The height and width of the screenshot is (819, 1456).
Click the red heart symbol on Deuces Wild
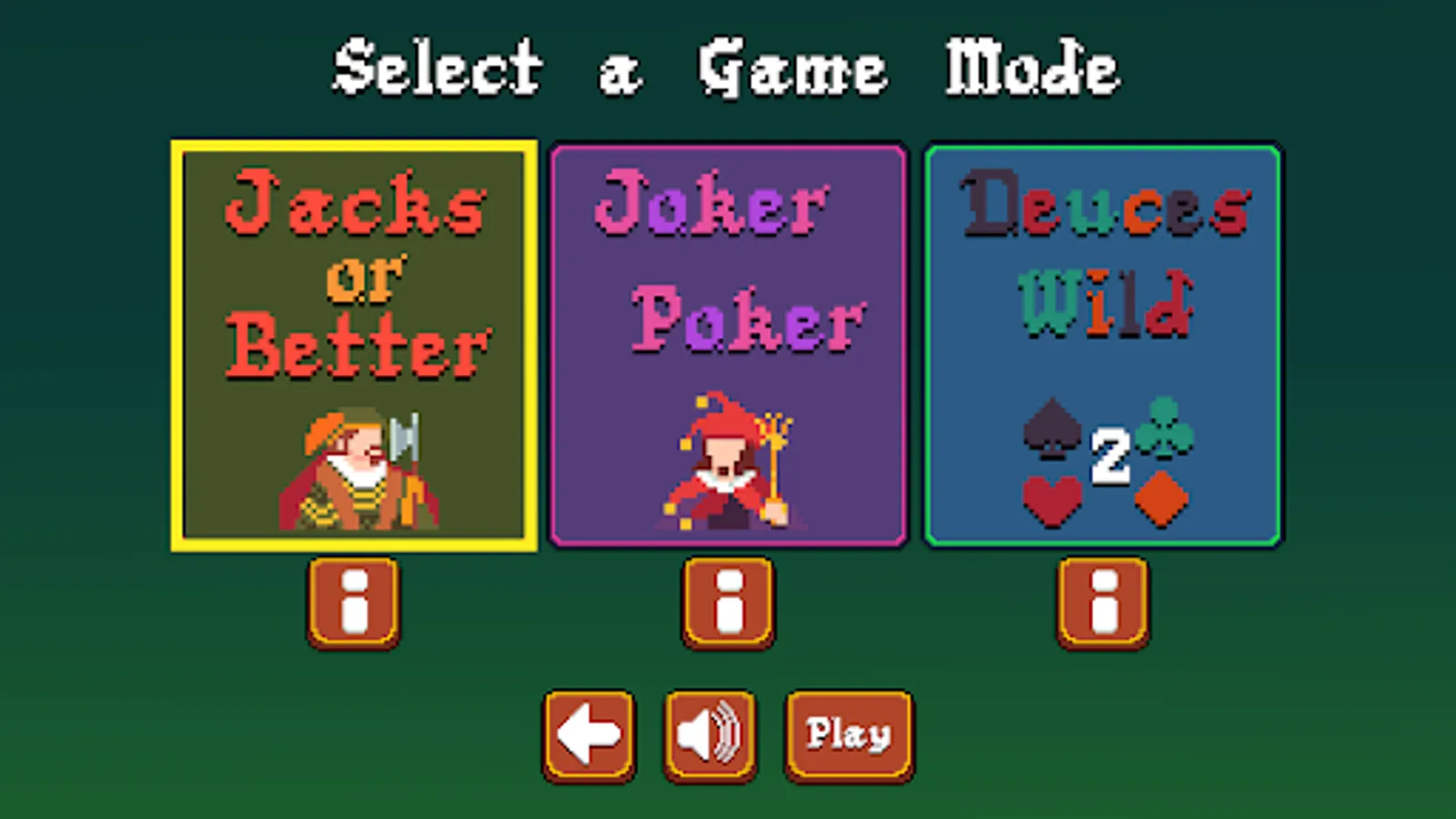[x=1051, y=500]
